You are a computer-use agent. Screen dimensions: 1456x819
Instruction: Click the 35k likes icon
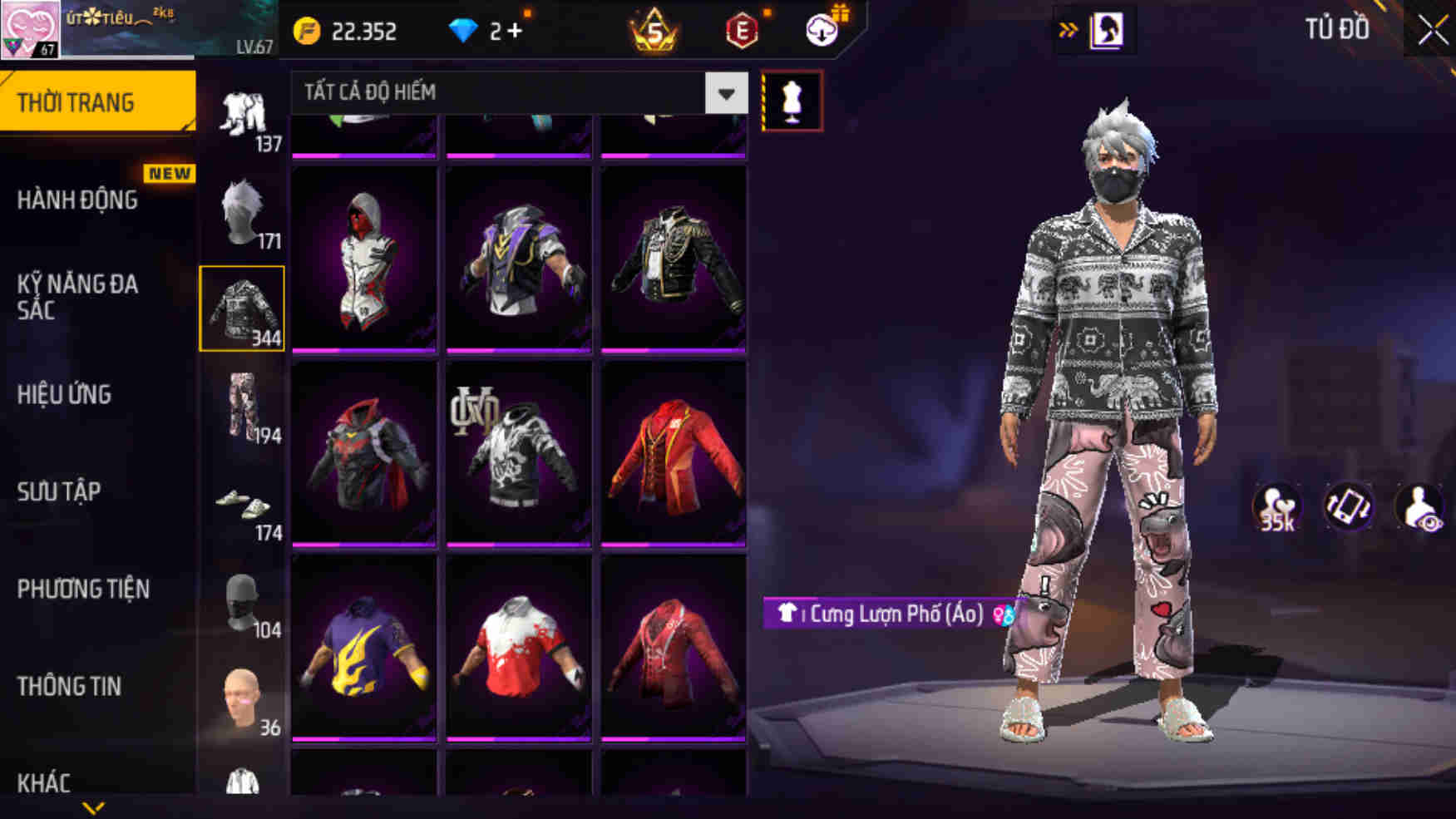coord(1278,508)
